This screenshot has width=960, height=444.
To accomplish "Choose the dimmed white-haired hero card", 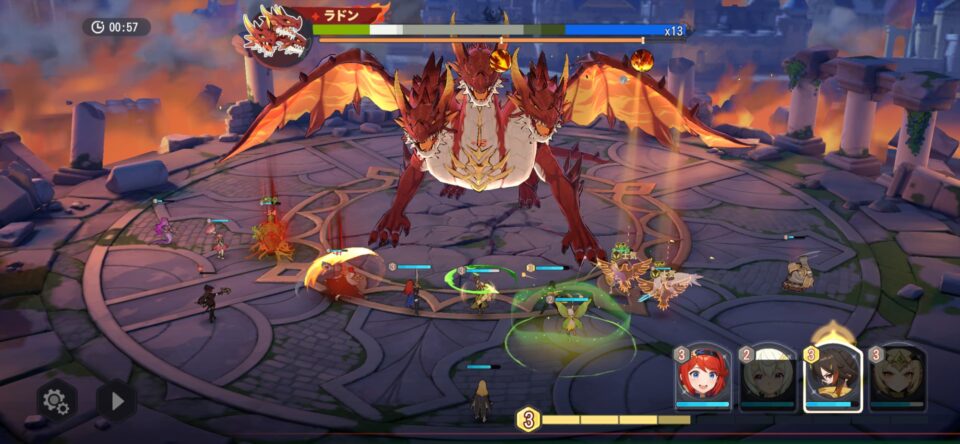I will pyautogui.click(x=766, y=379).
